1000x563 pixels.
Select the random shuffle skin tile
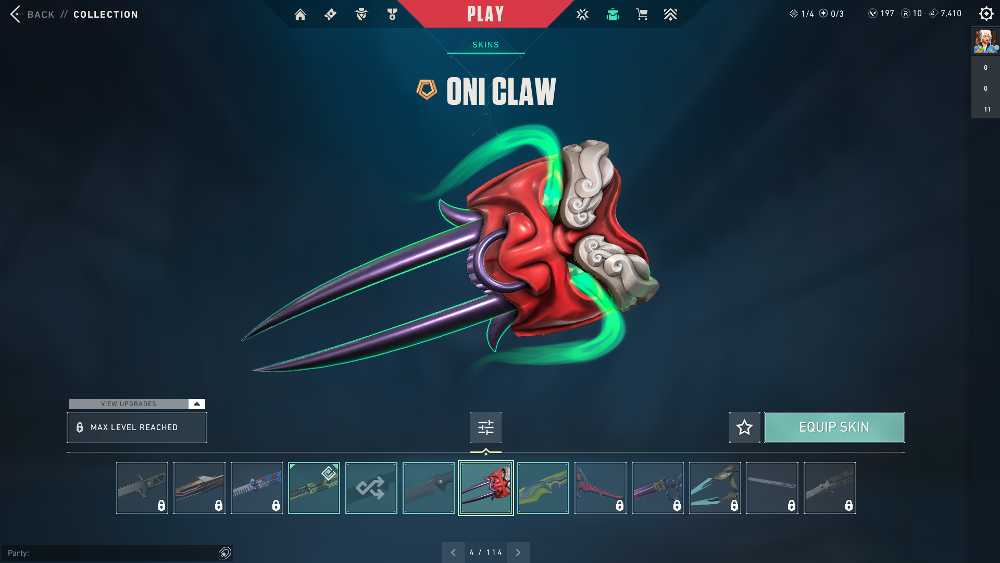371,488
